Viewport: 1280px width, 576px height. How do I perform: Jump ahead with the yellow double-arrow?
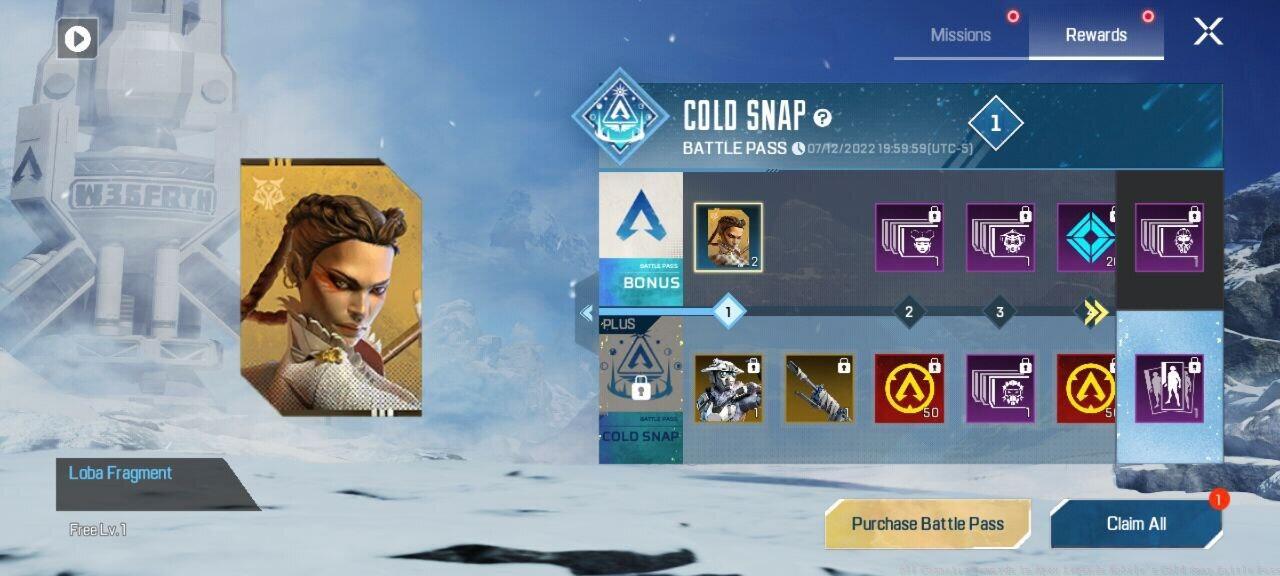click(1096, 313)
